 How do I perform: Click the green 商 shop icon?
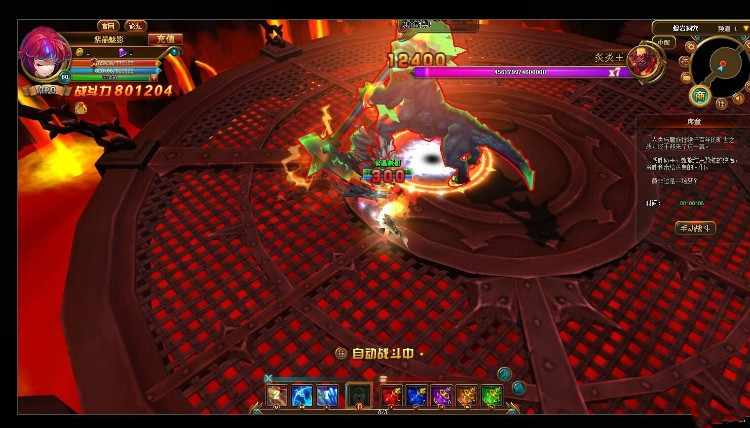click(700, 96)
